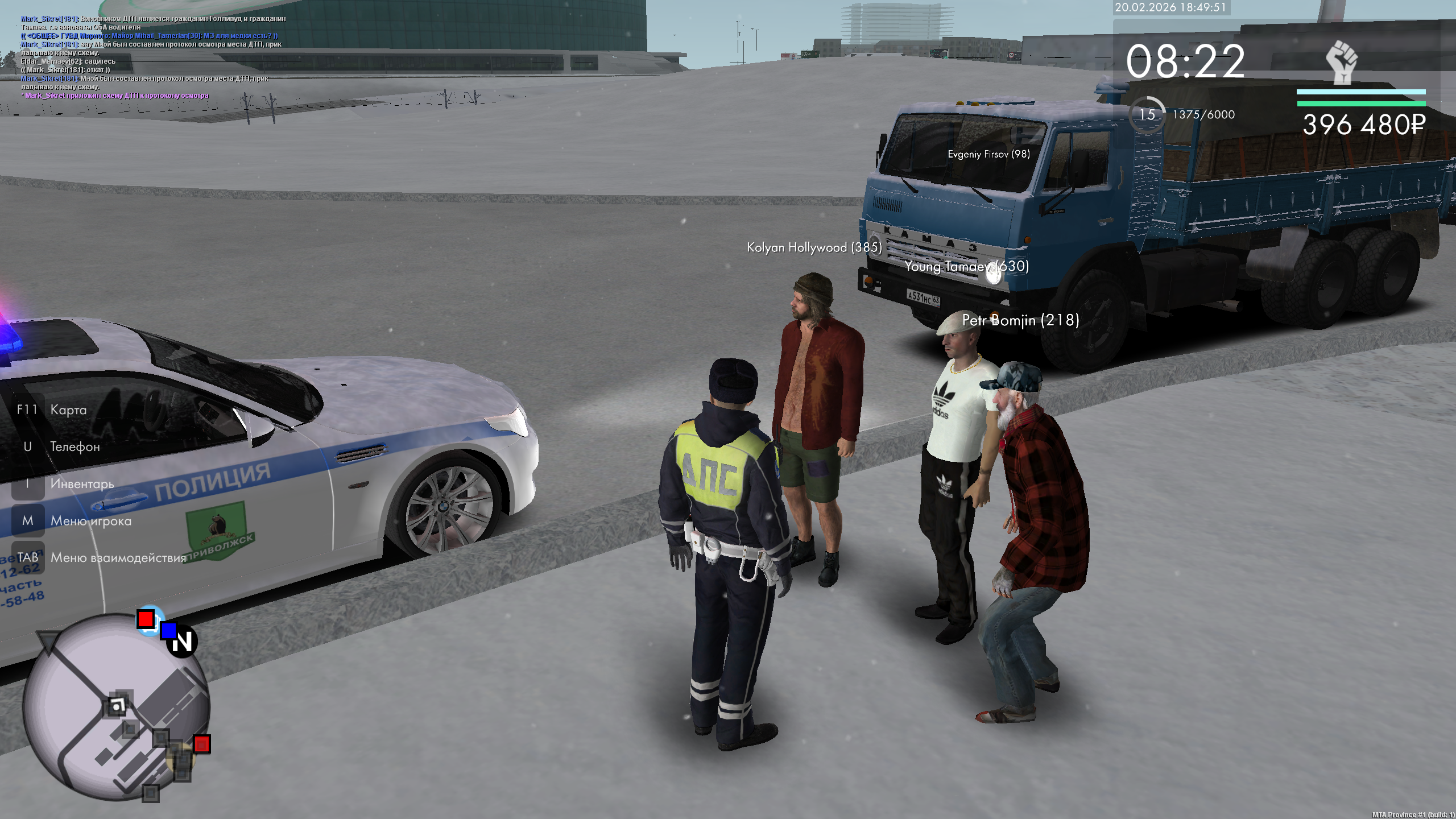Open the Инвентарь inventory entry
This screenshot has height=819, width=1456.
click(x=81, y=483)
